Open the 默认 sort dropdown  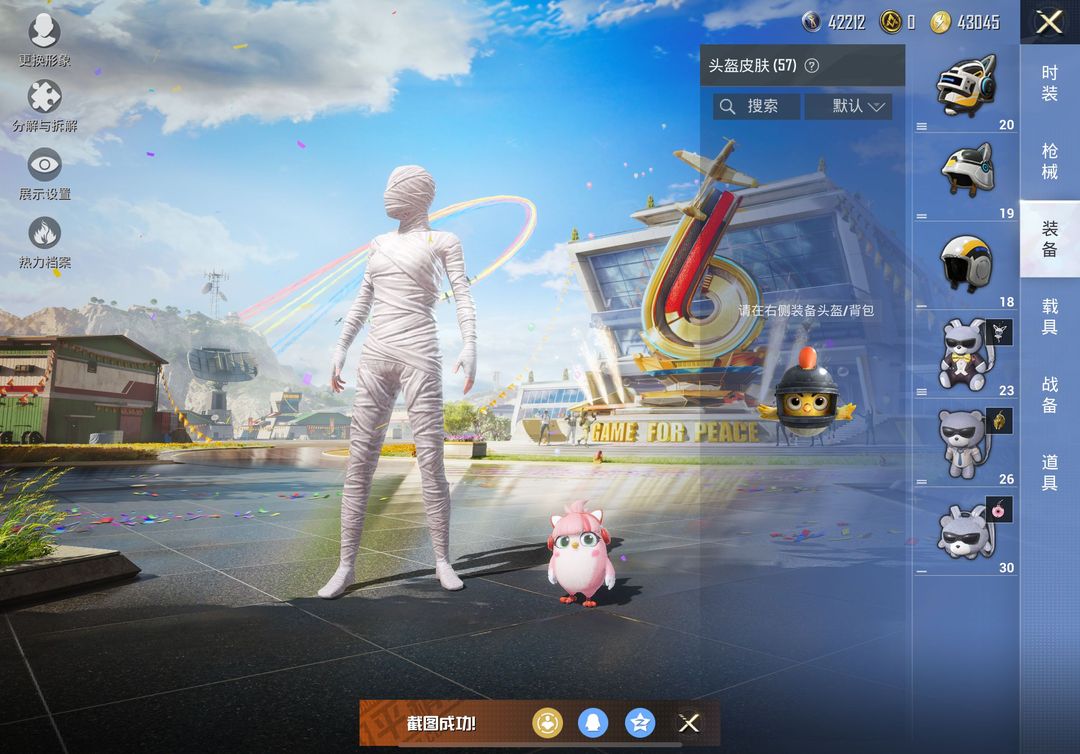pyautogui.click(x=847, y=106)
